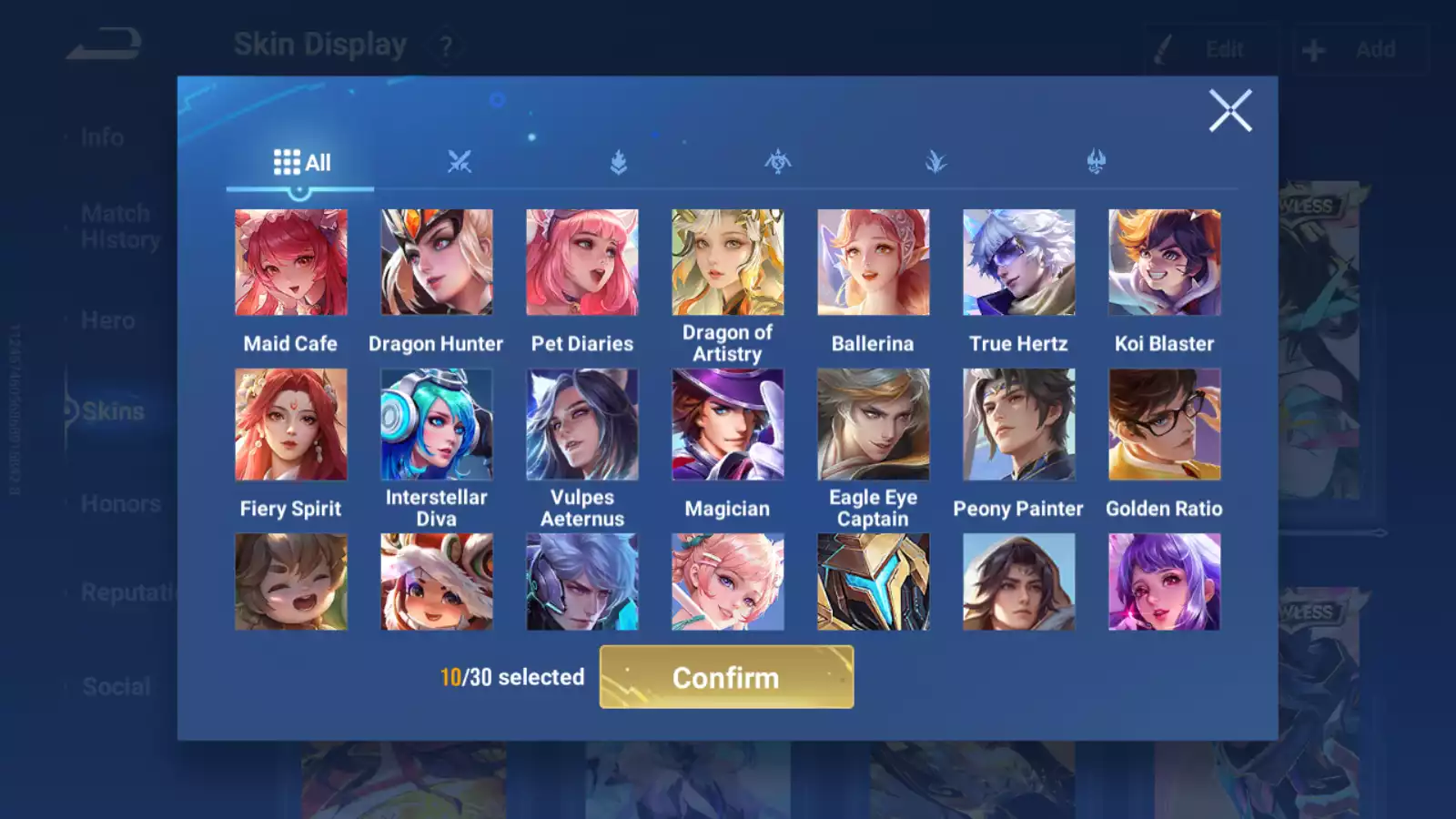Select the Dragon of Artistry skin
The width and height of the screenshot is (1456, 819).
pos(727,262)
